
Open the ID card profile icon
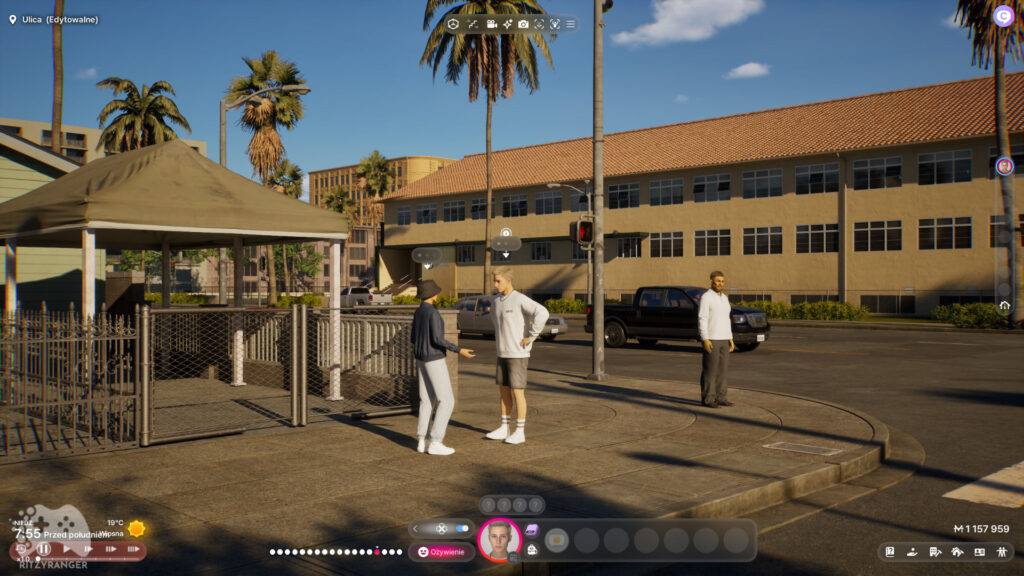click(979, 552)
